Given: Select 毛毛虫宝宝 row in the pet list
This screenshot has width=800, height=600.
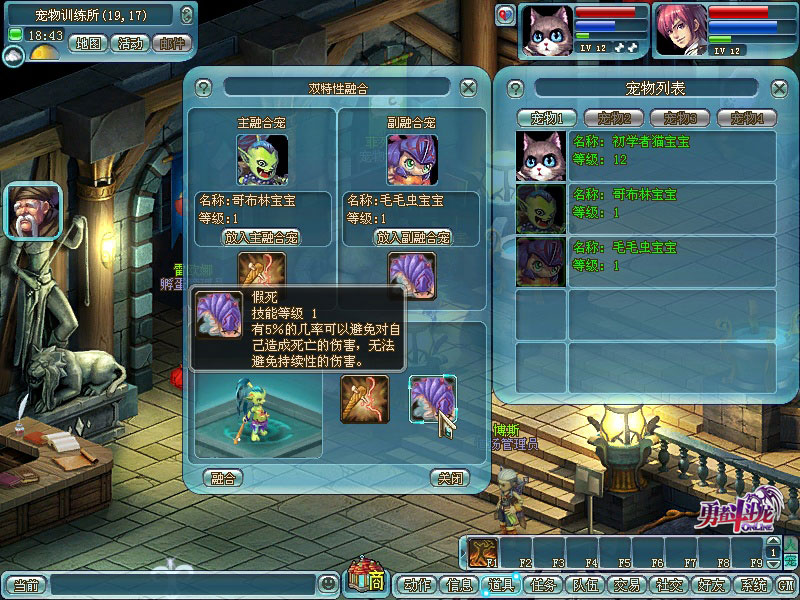Looking at the screenshot, I should tap(646, 260).
